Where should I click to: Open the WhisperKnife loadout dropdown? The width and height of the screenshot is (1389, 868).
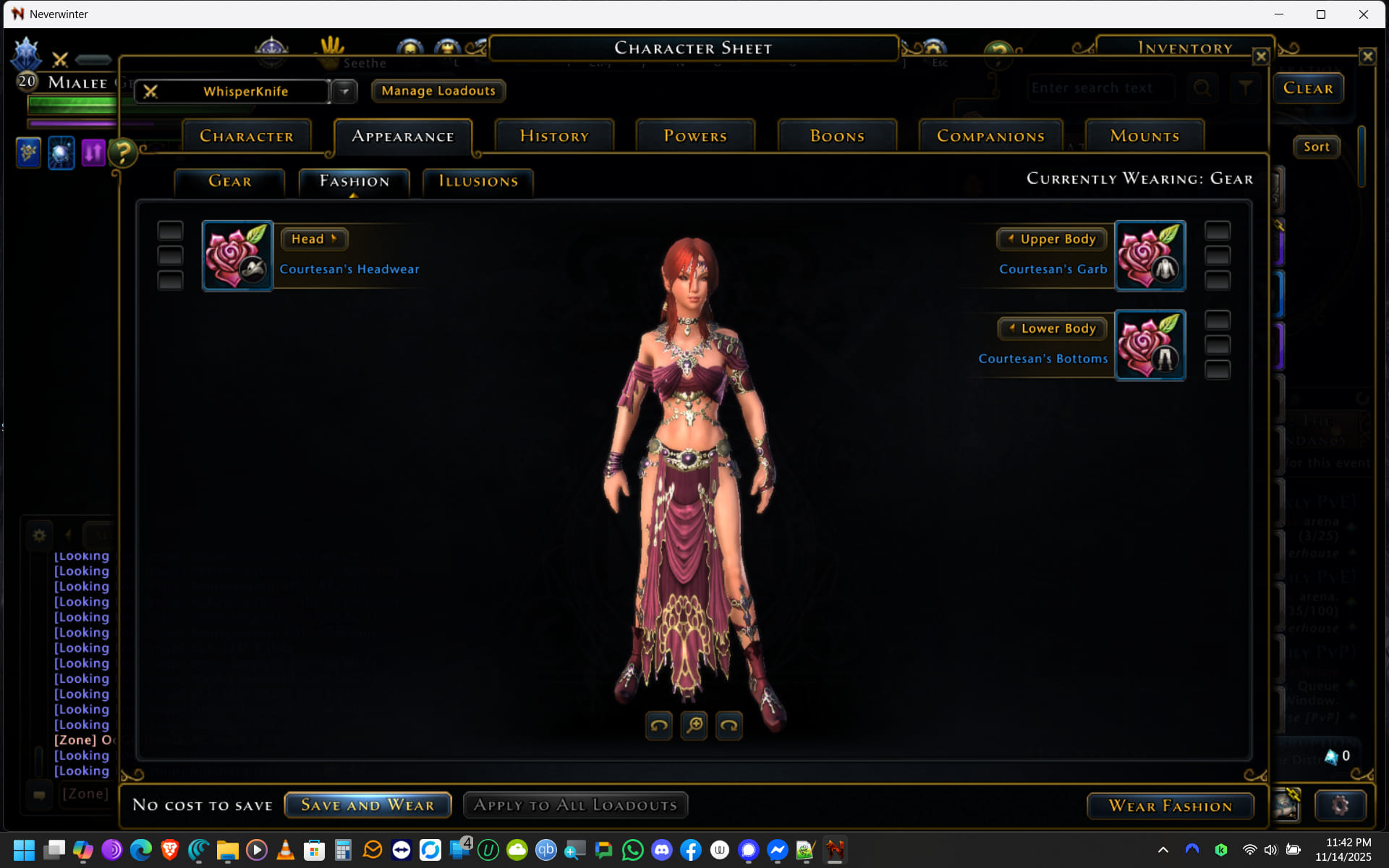(345, 92)
